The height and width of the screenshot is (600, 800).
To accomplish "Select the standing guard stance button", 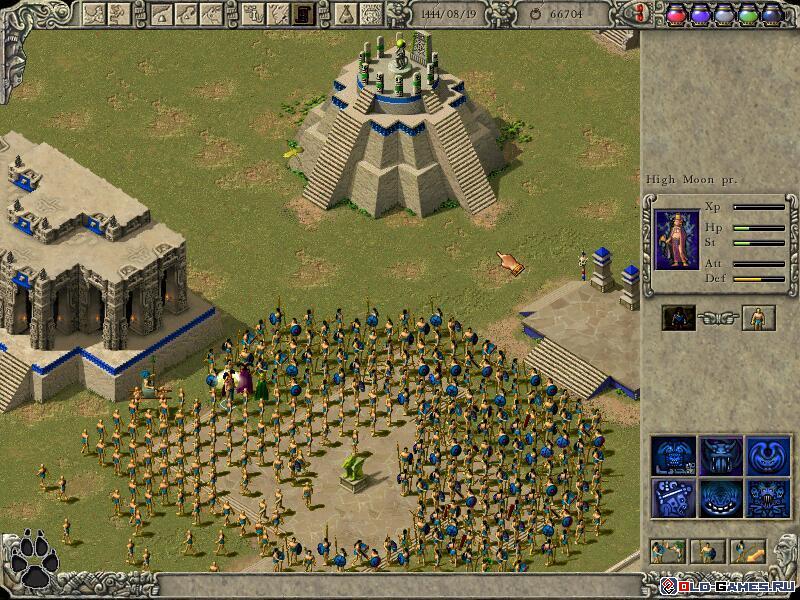I will (707, 550).
